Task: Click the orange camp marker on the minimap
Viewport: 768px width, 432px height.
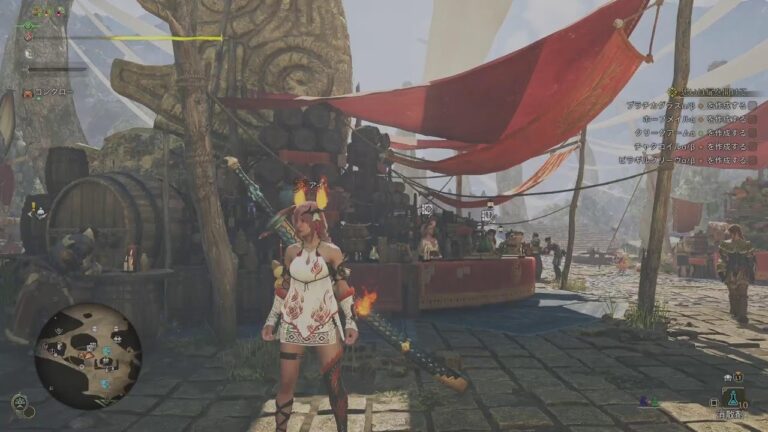Action: click(x=88, y=354)
